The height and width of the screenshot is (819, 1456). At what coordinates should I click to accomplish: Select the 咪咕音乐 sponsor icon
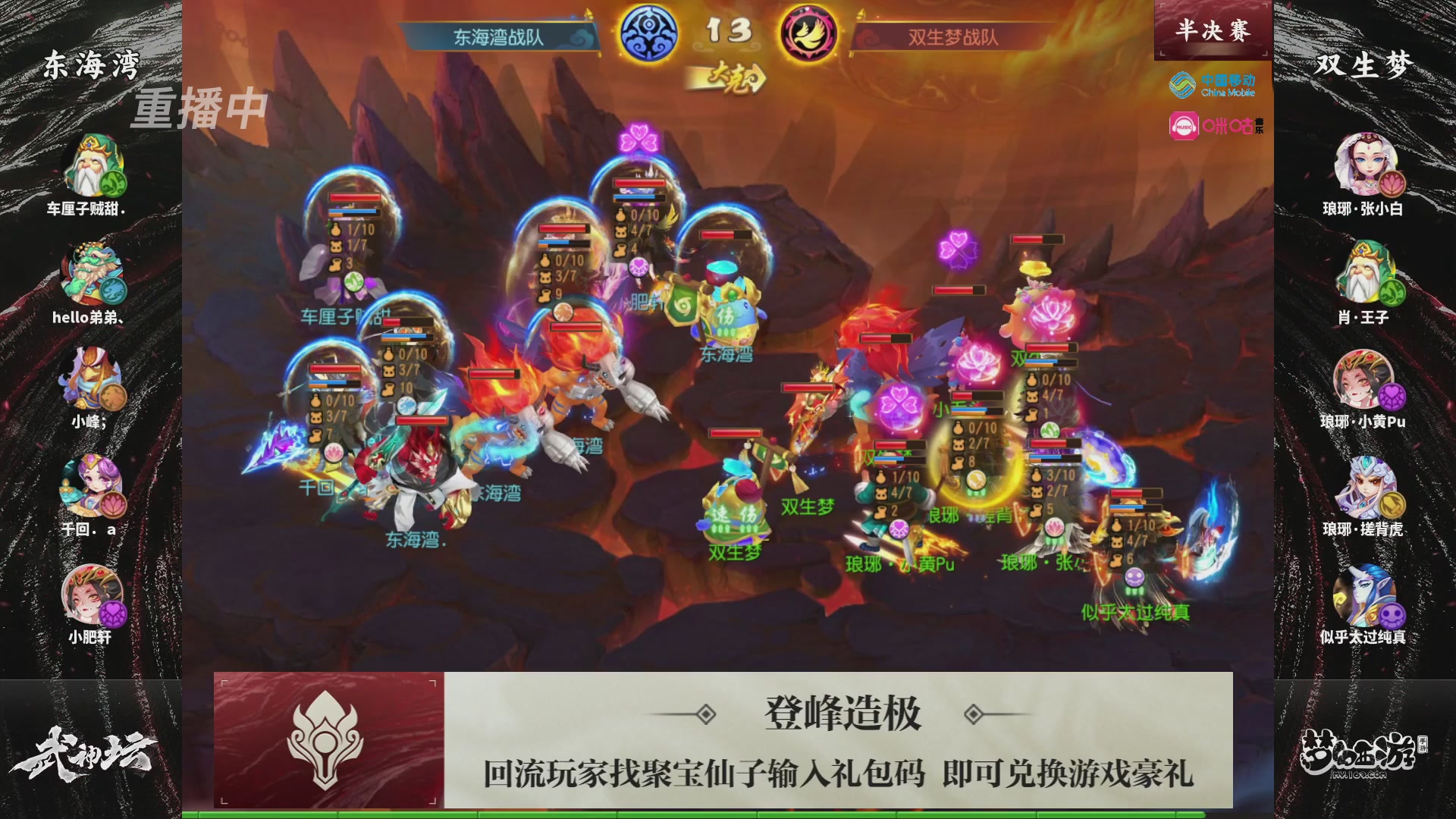pos(1213,125)
